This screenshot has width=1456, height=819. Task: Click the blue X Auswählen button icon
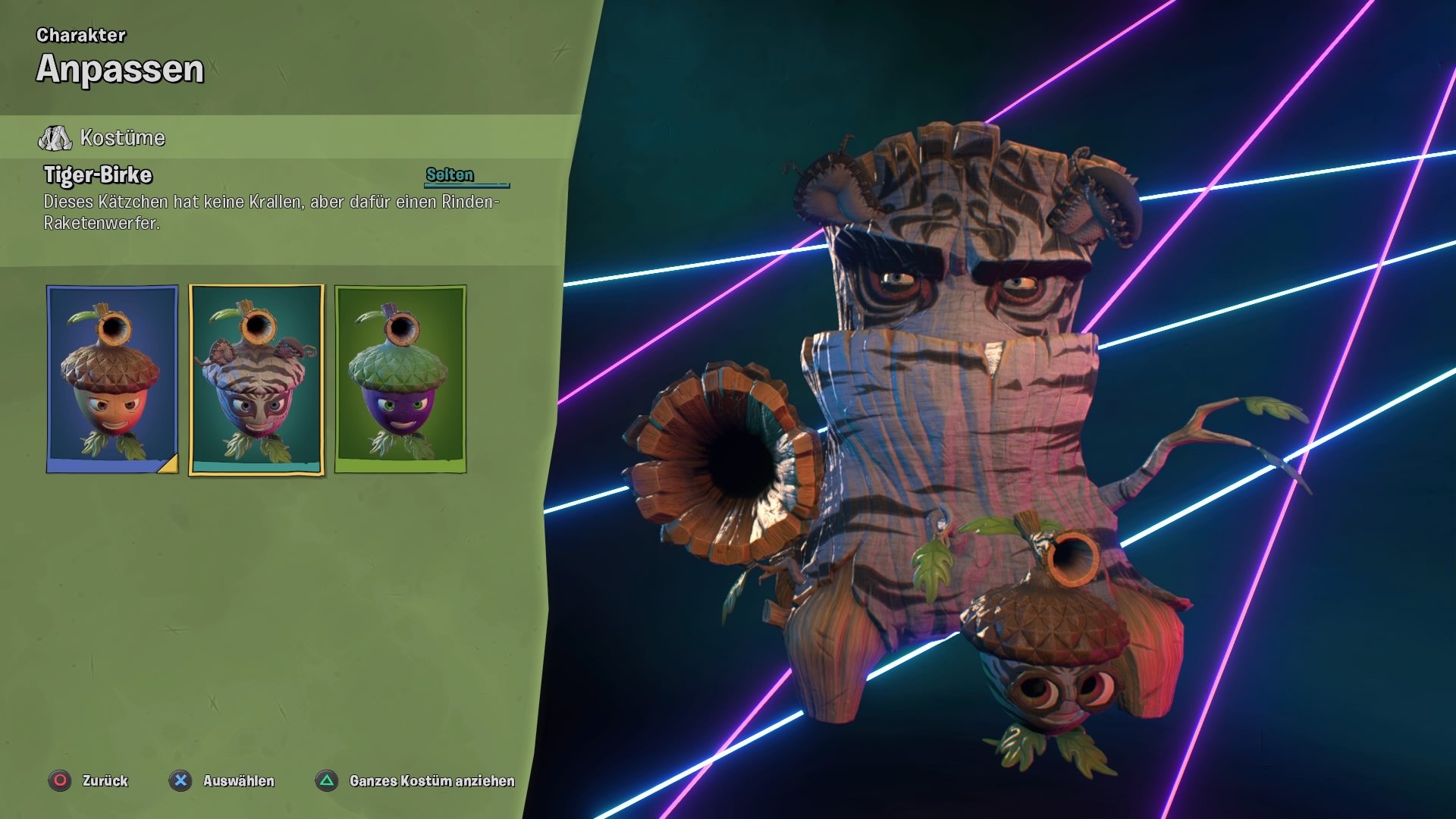pos(180,780)
